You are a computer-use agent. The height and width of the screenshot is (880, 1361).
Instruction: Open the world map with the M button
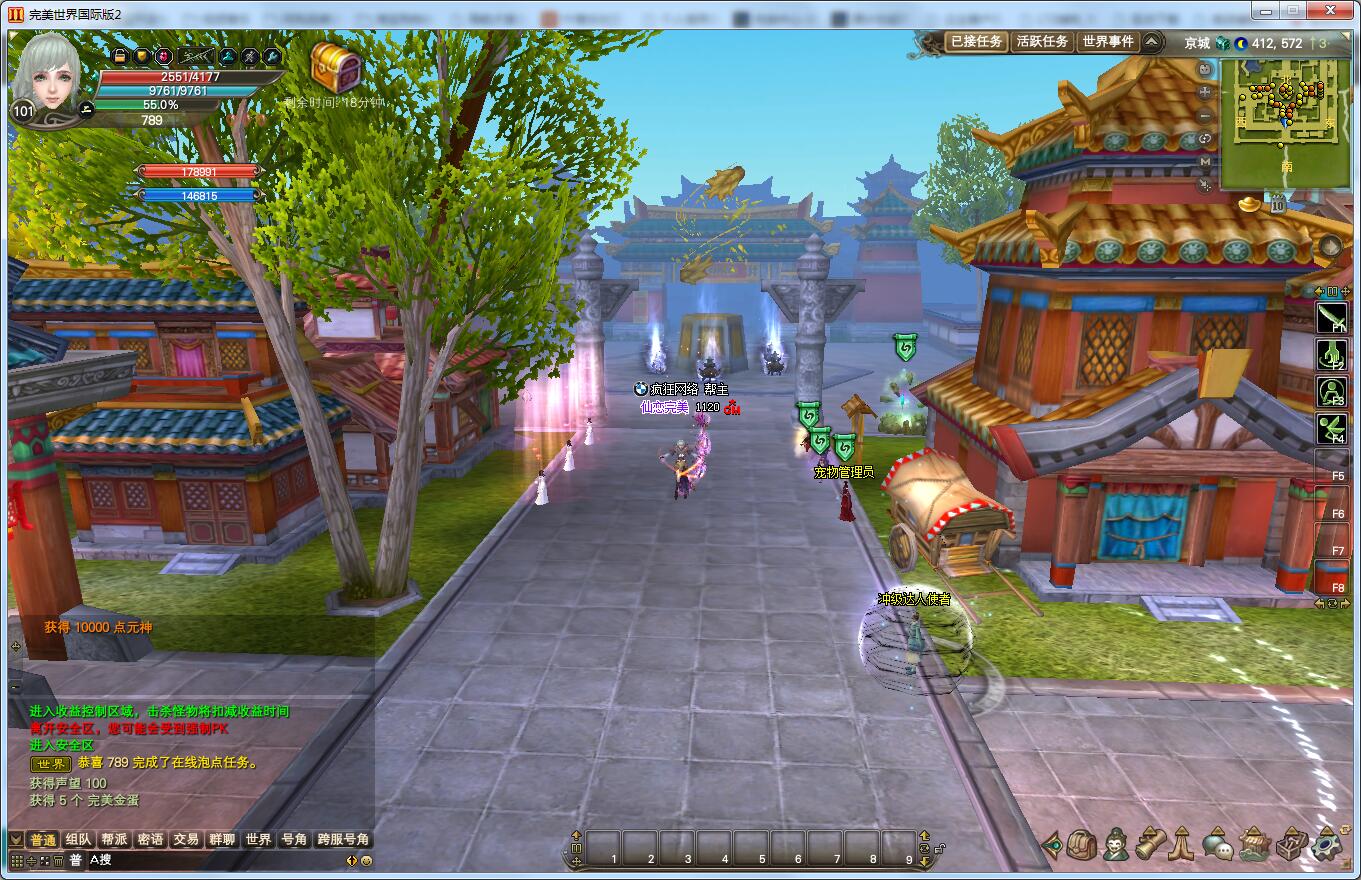(1205, 161)
